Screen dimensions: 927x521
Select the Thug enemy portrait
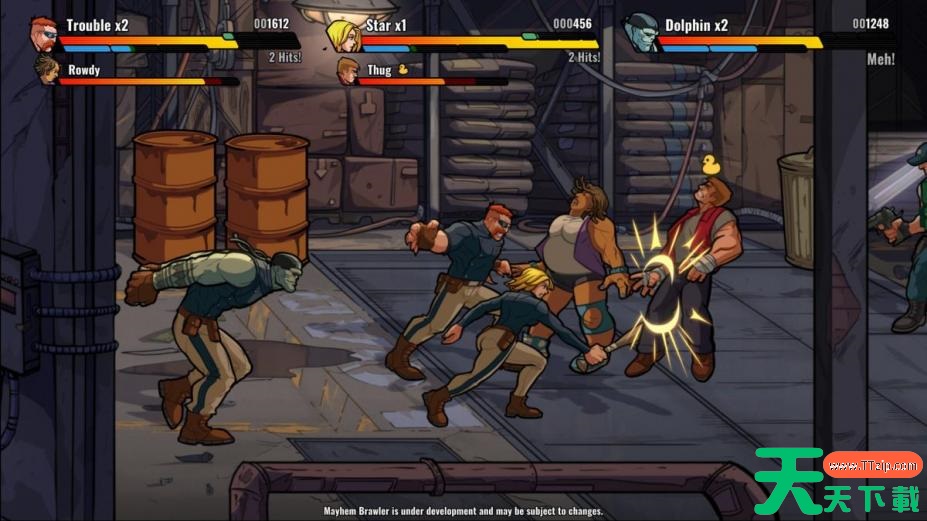click(x=347, y=71)
